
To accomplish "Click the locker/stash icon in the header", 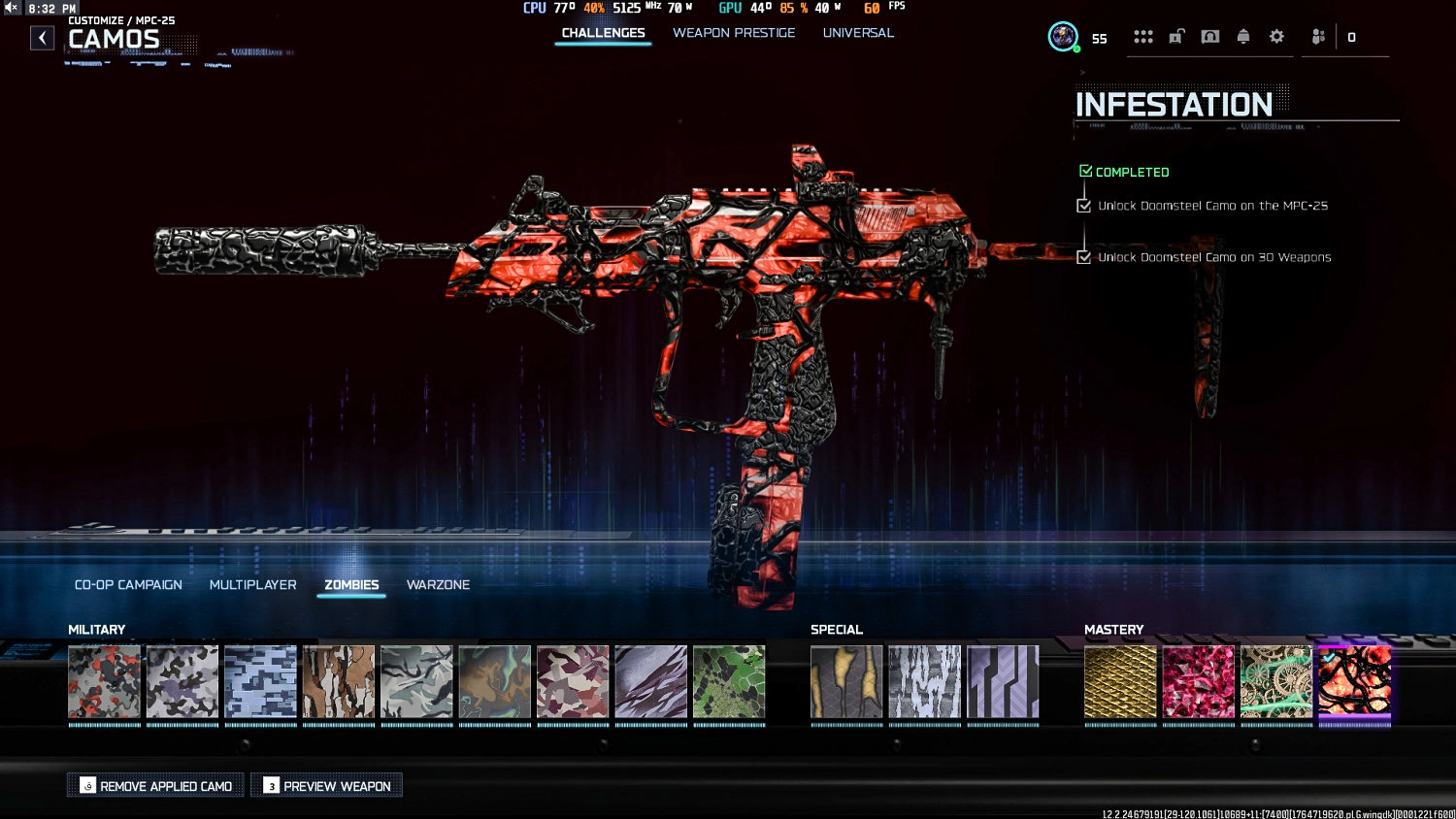I will pos(1176,36).
